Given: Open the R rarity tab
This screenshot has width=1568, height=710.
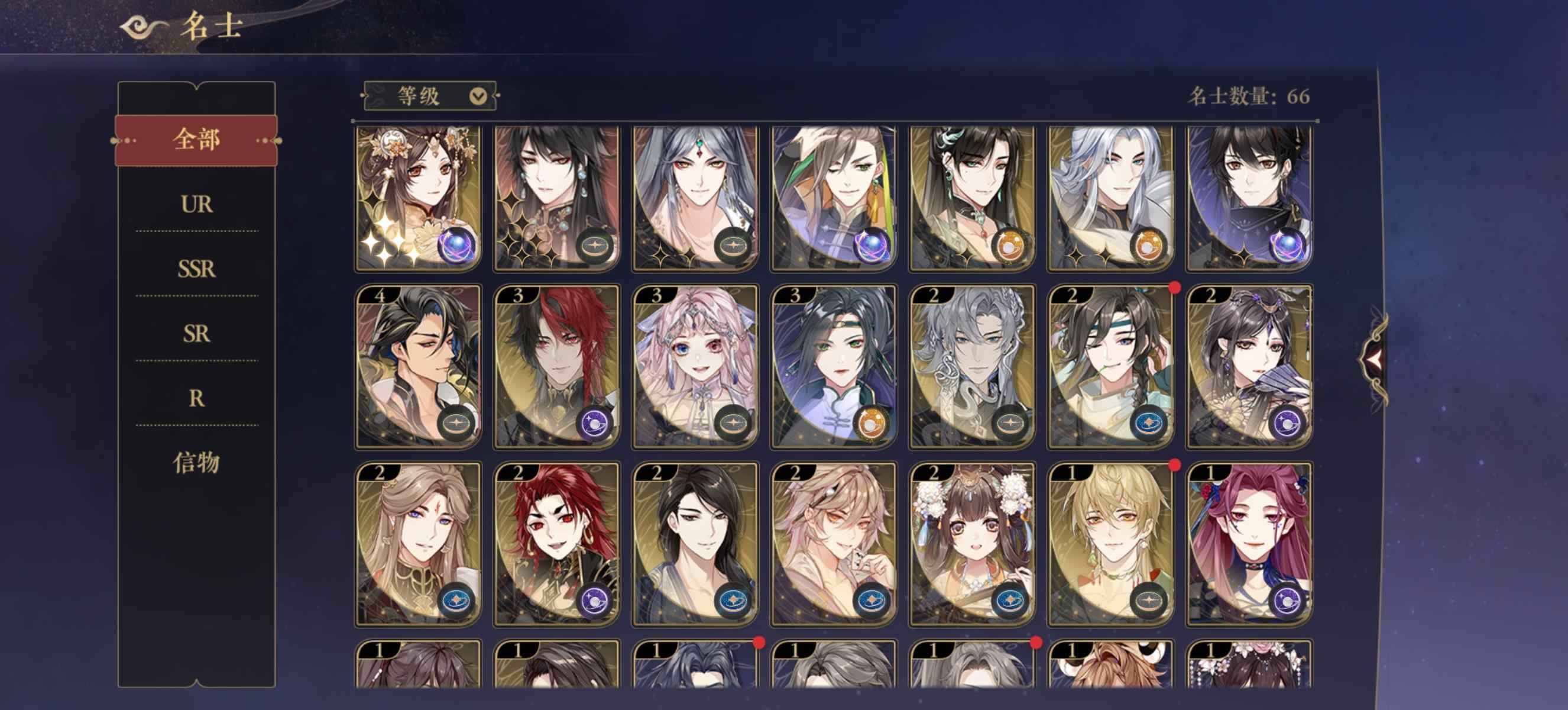Looking at the screenshot, I should pos(196,398).
